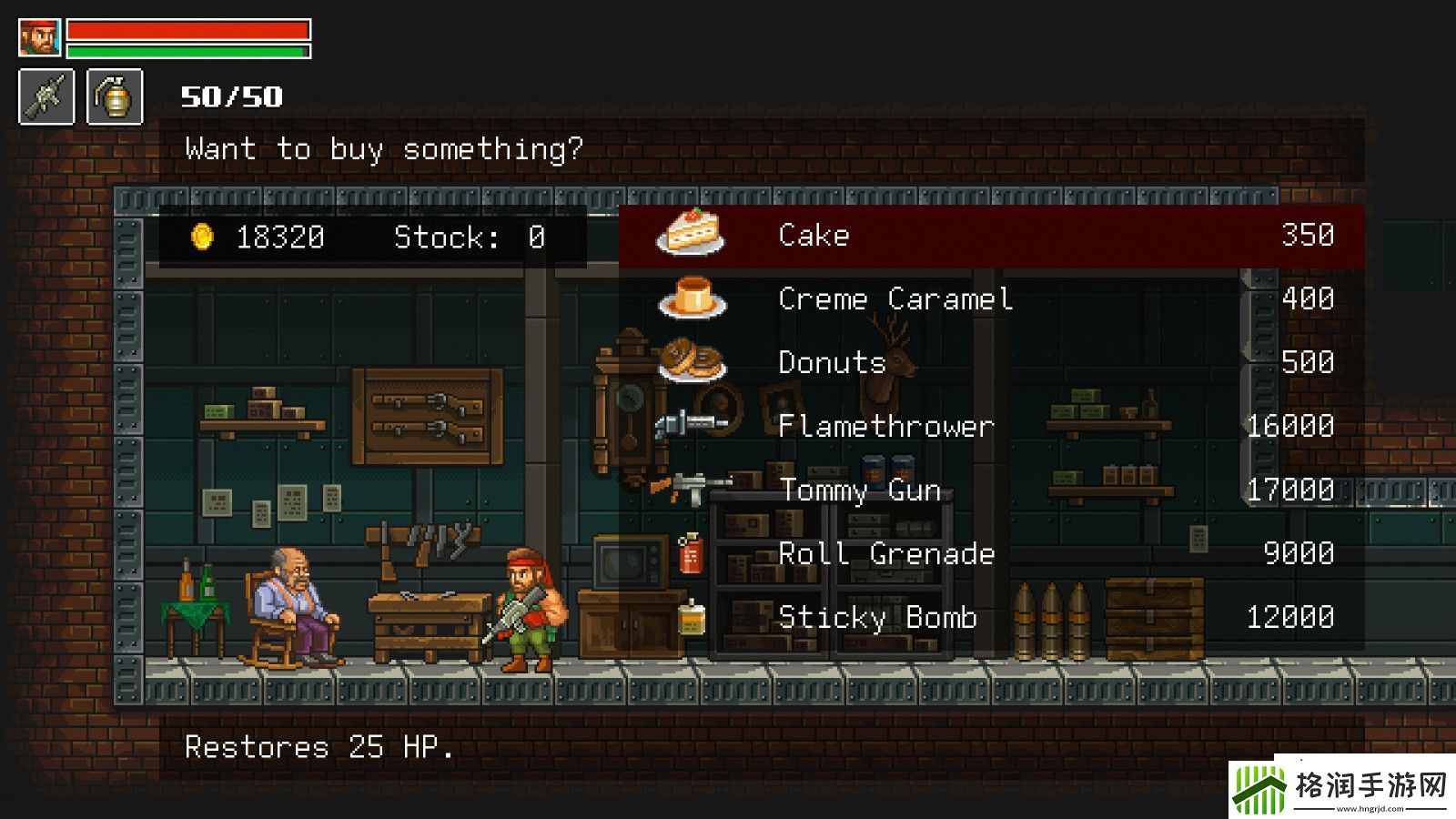Click the pudding icon beside Creme Caramel
Screen dimensions: 1456x819
pyautogui.click(x=692, y=298)
